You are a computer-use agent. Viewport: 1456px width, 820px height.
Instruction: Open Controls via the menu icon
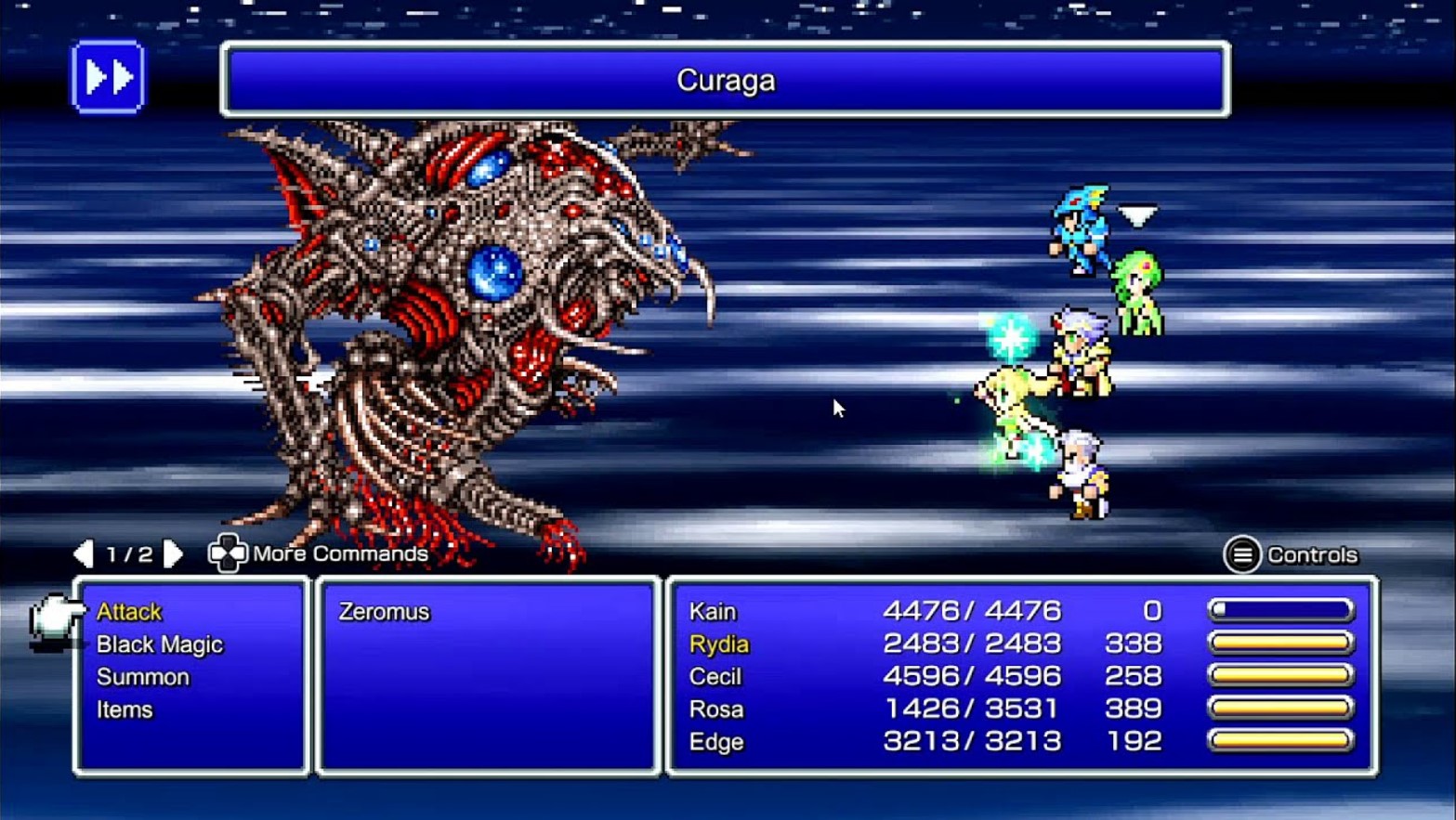[1242, 554]
